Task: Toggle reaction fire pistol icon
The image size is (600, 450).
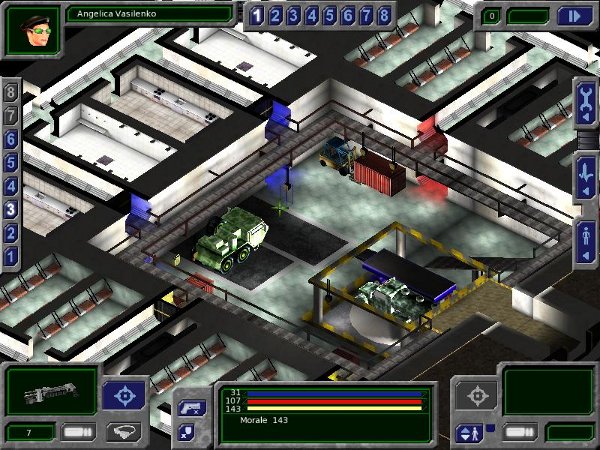Action: coord(191,407)
